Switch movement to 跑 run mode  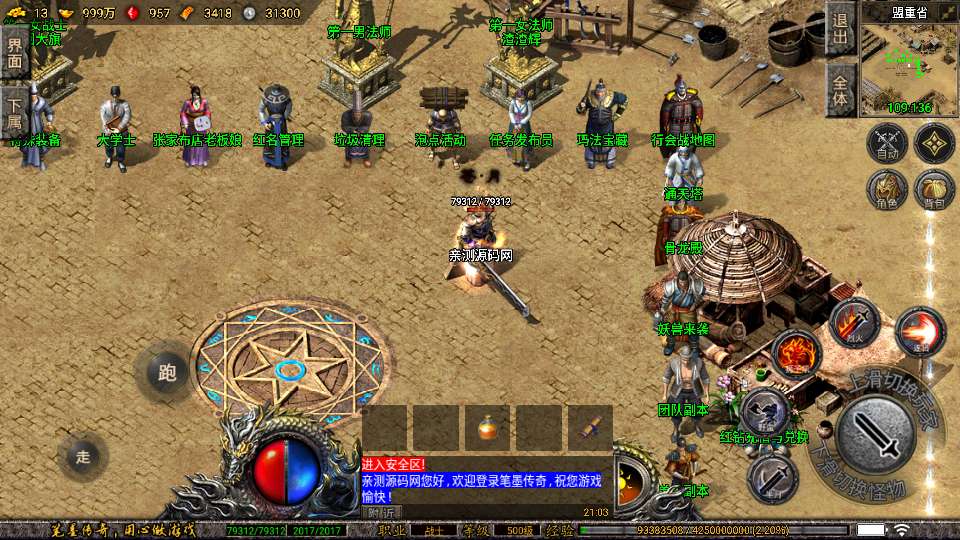pyautogui.click(x=167, y=373)
